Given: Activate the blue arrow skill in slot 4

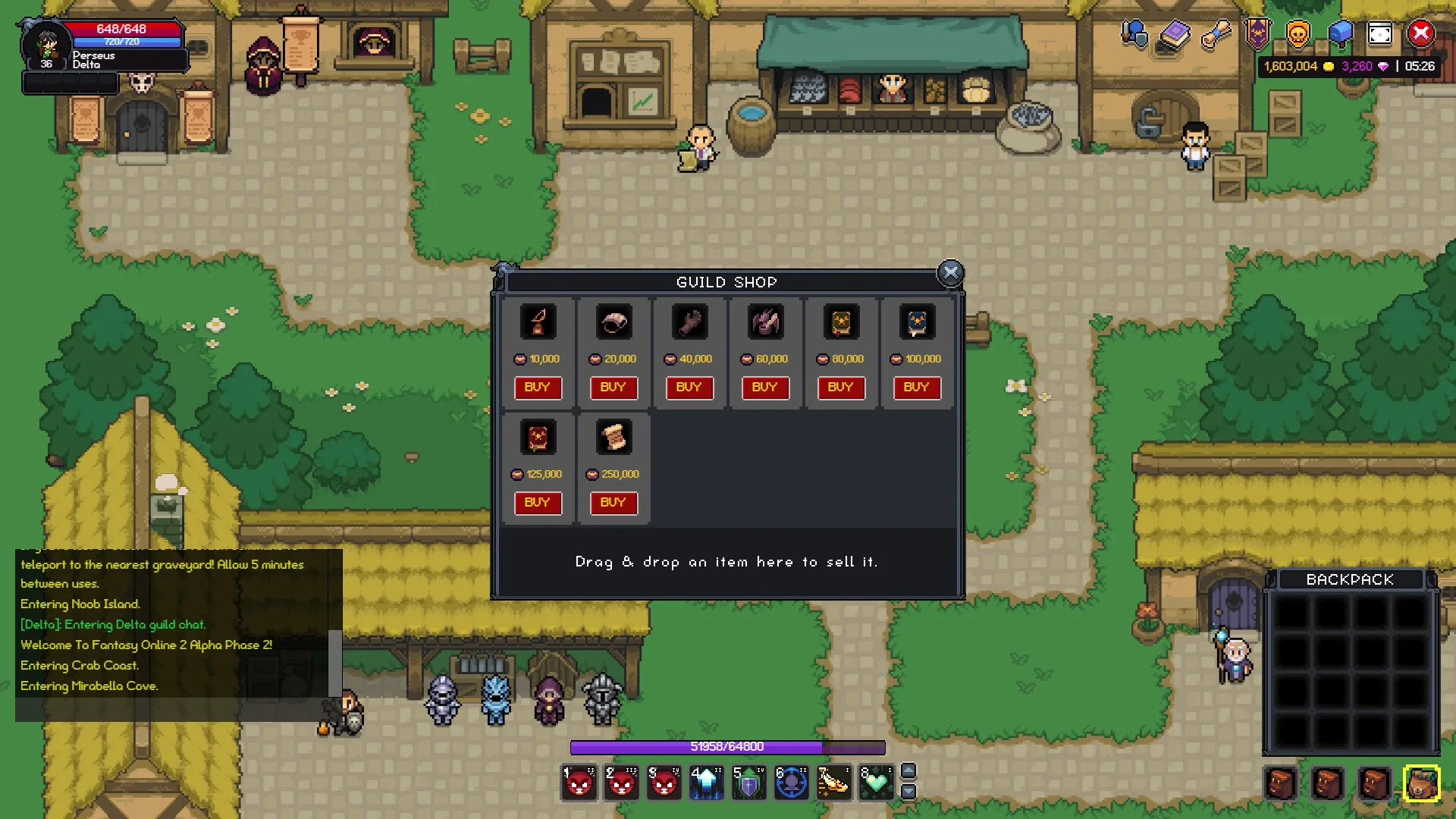Looking at the screenshot, I should tap(706, 783).
